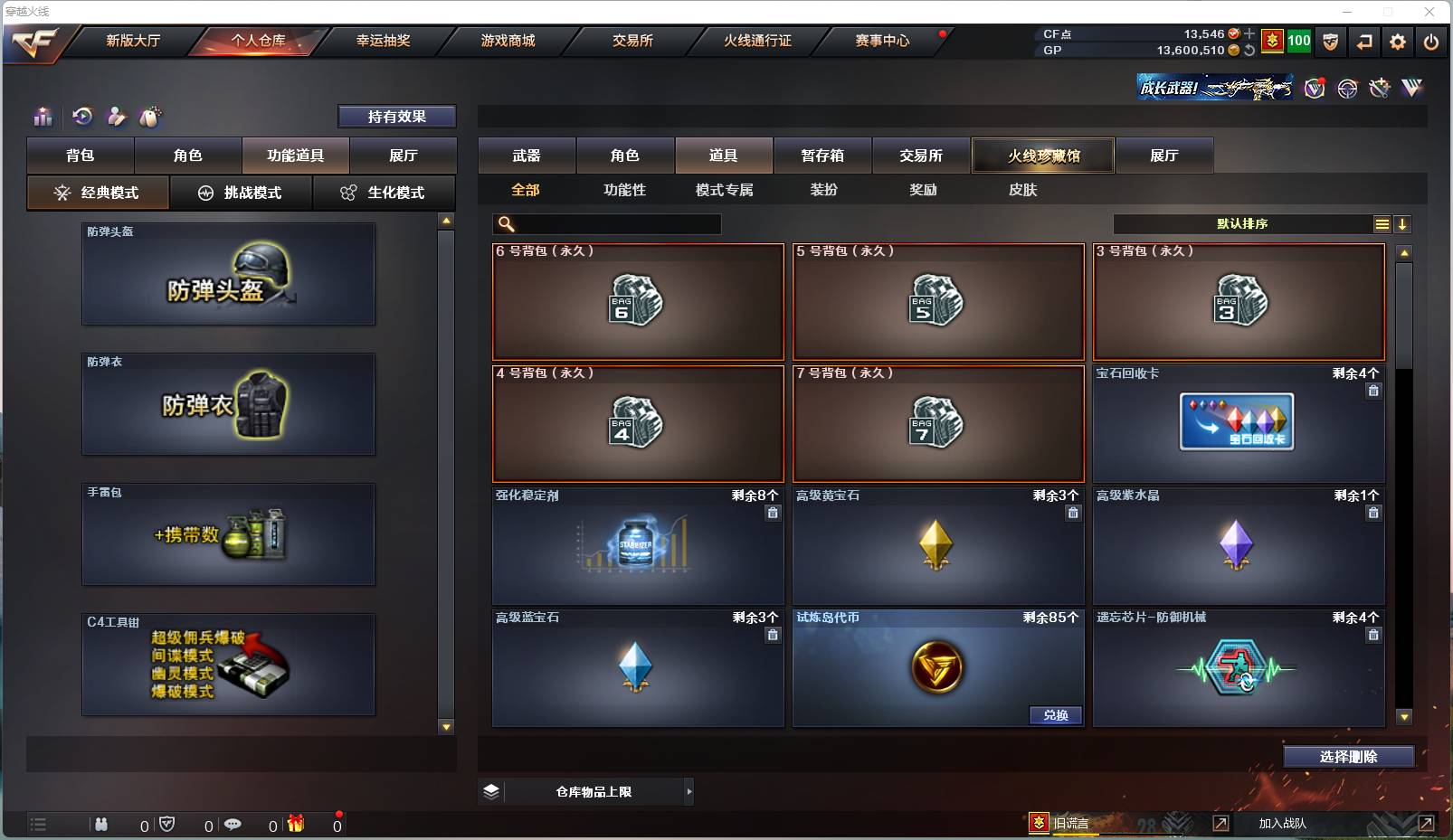Click the CF shield security icon top right
The image size is (1453, 840).
click(1330, 41)
